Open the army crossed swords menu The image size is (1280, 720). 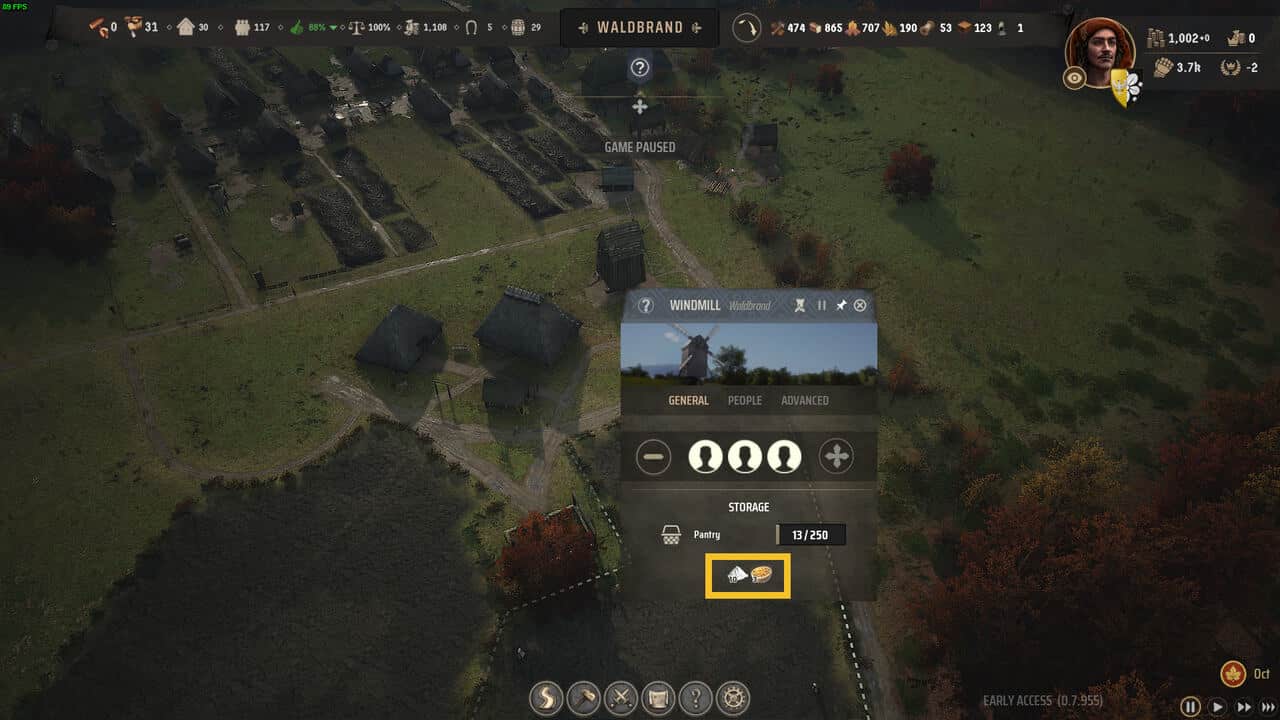[x=622, y=698]
